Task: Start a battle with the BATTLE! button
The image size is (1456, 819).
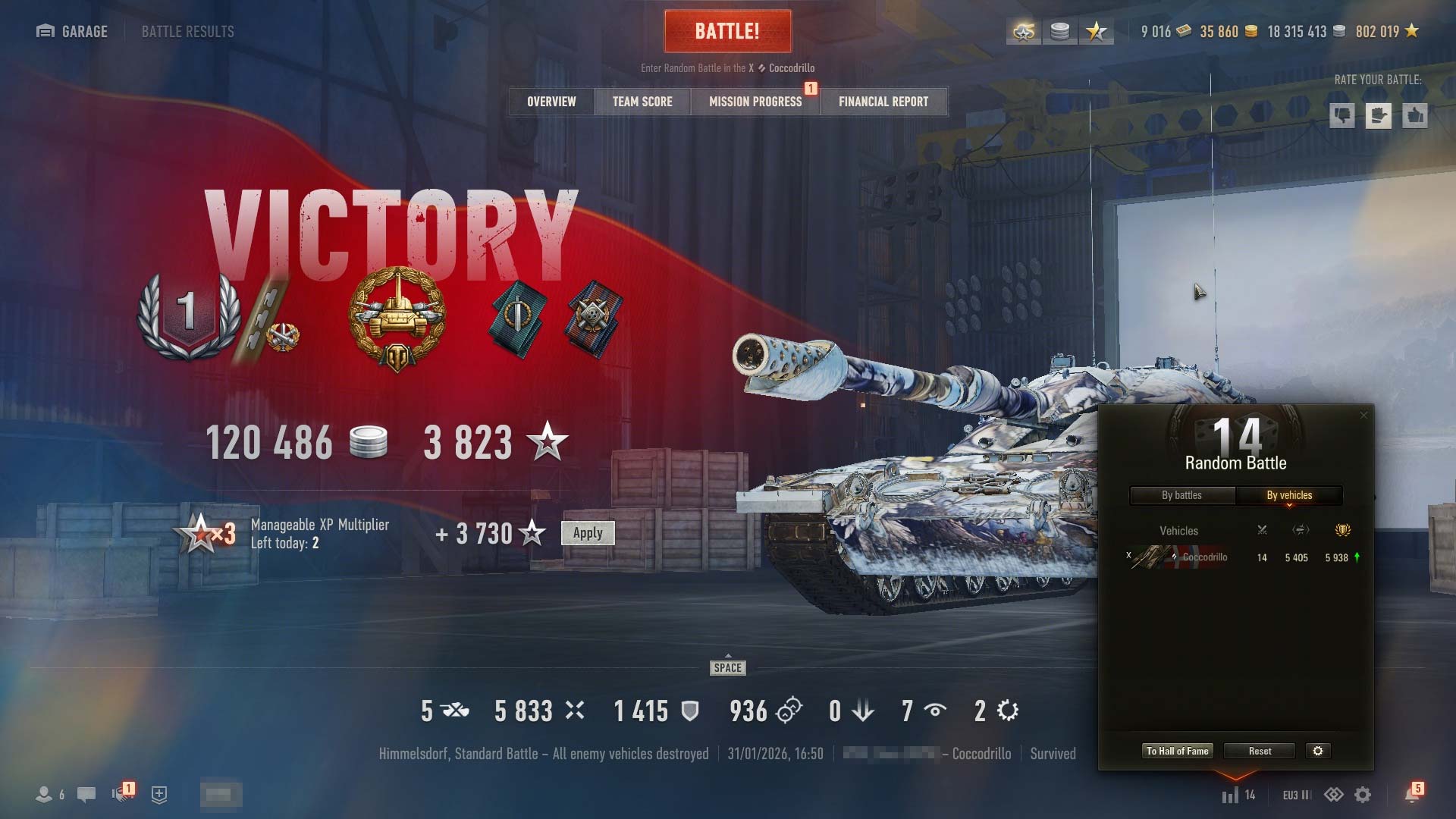Action: [727, 31]
